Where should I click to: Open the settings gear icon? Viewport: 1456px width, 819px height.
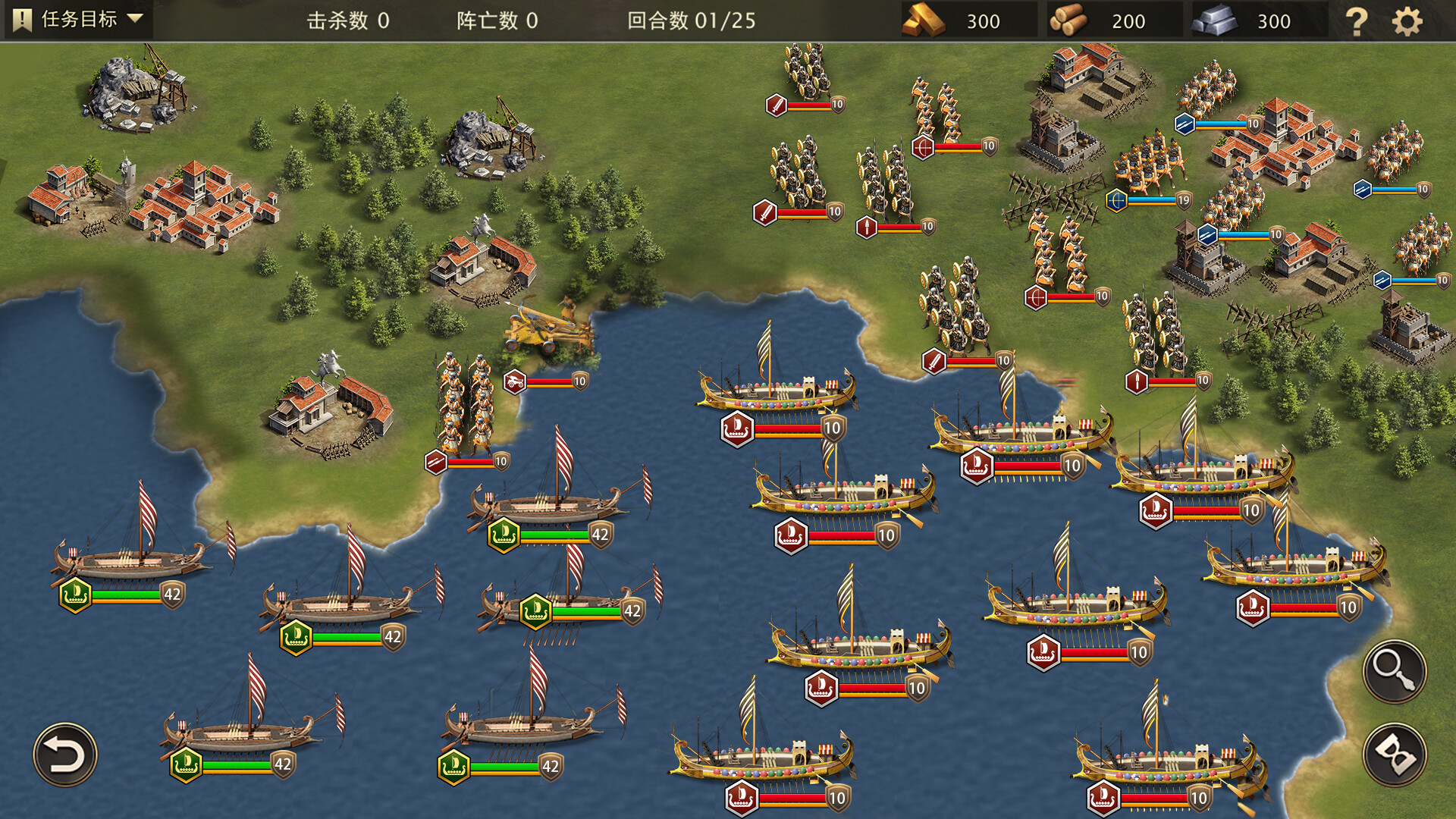point(1408,22)
